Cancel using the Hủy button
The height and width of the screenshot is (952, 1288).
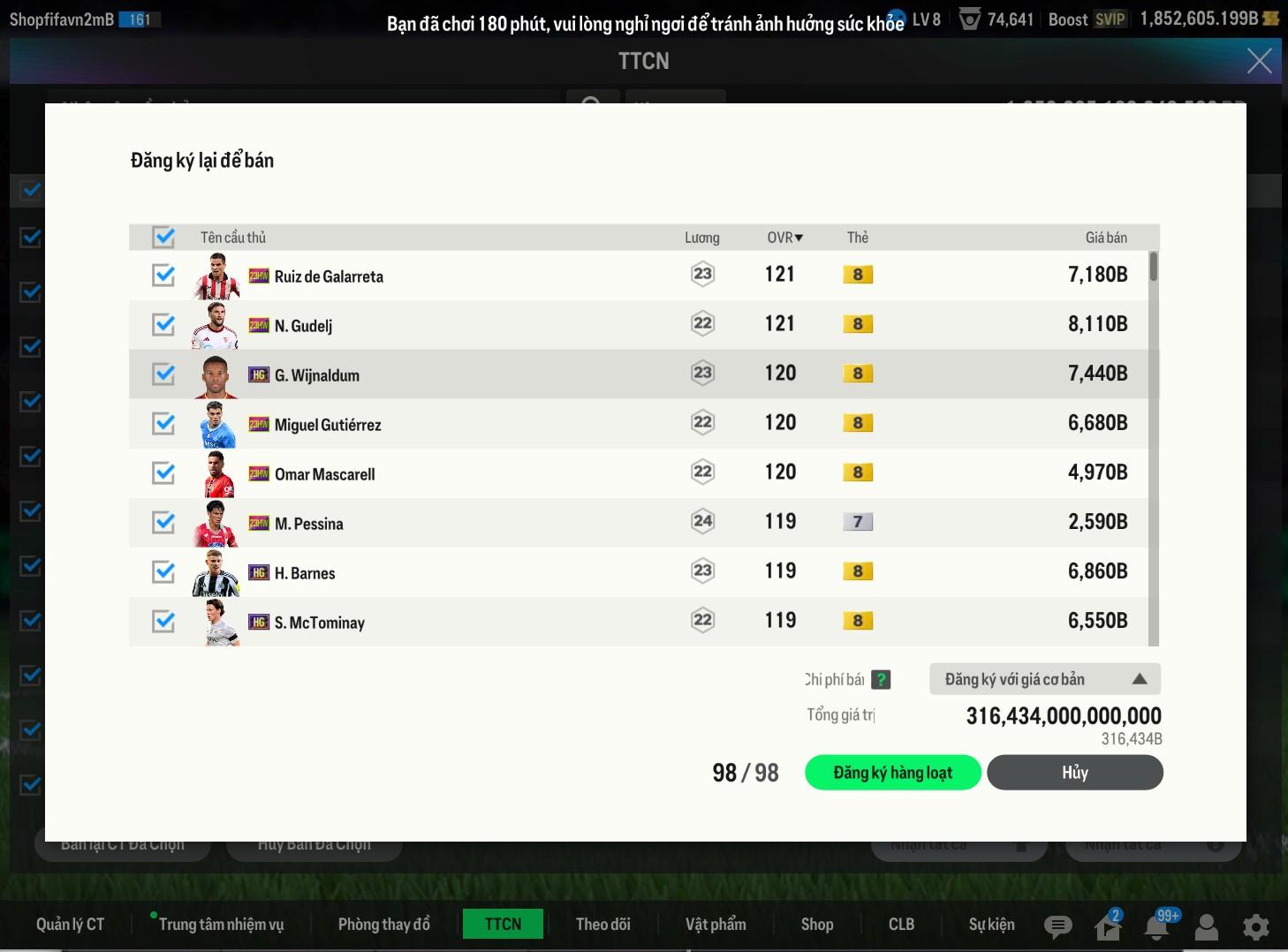(x=1074, y=773)
